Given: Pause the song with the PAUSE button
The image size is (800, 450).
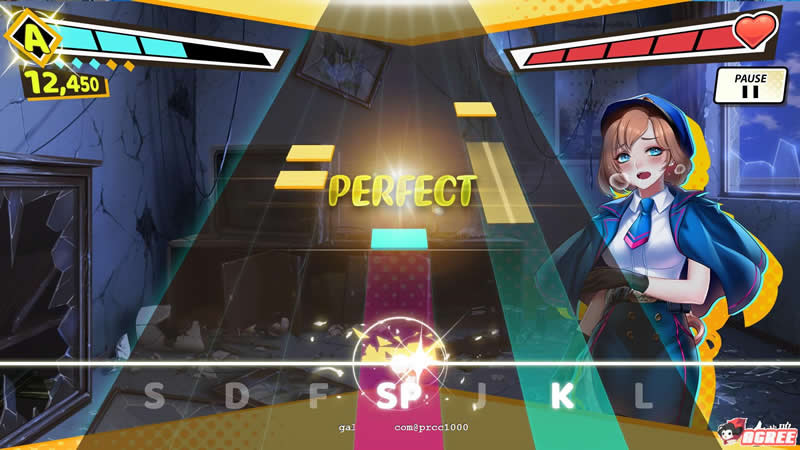Looking at the screenshot, I should pyautogui.click(x=750, y=84).
